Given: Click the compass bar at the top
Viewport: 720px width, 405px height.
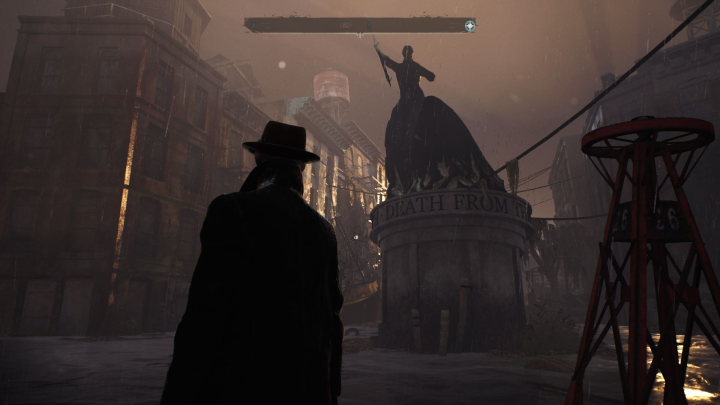Looking at the screenshot, I should click(x=355, y=25).
